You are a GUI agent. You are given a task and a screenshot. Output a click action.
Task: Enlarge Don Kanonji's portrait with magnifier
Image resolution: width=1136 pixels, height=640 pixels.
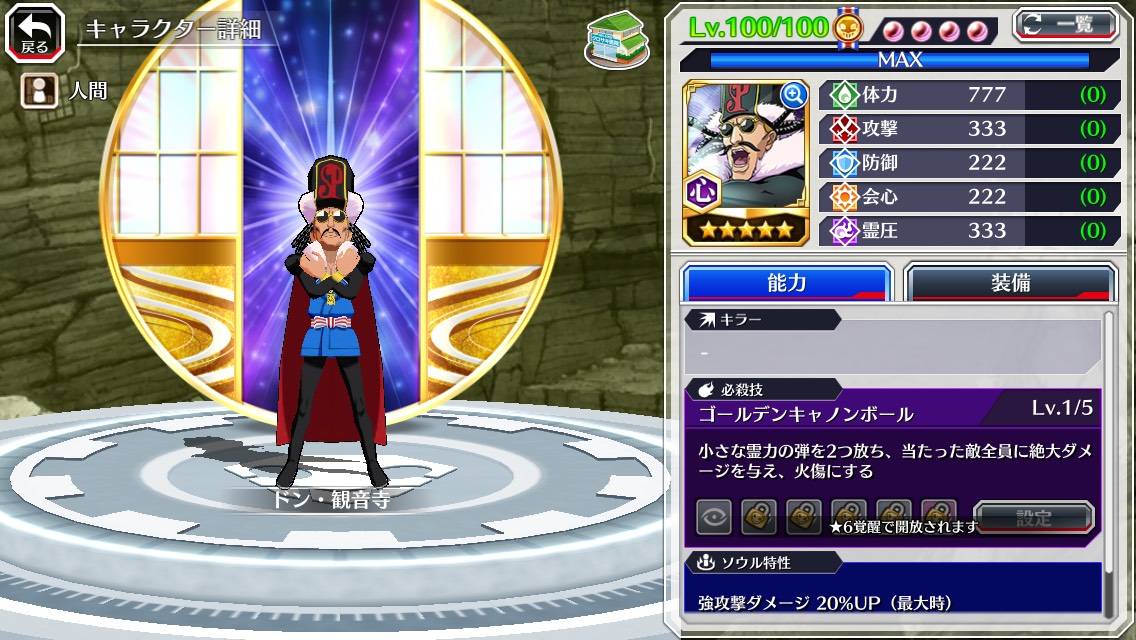[793, 95]
